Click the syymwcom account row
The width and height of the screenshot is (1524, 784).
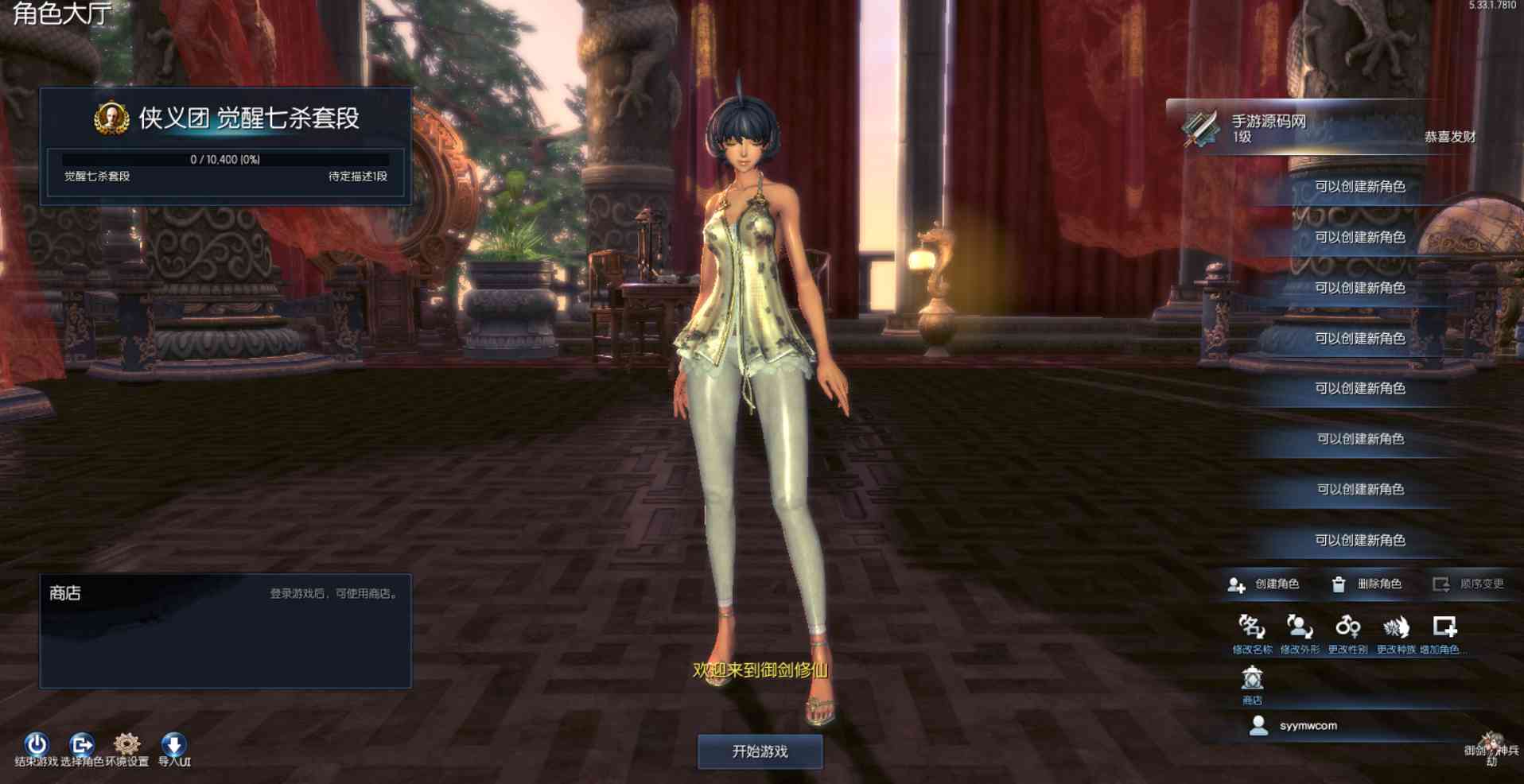tap(1308, 726)
